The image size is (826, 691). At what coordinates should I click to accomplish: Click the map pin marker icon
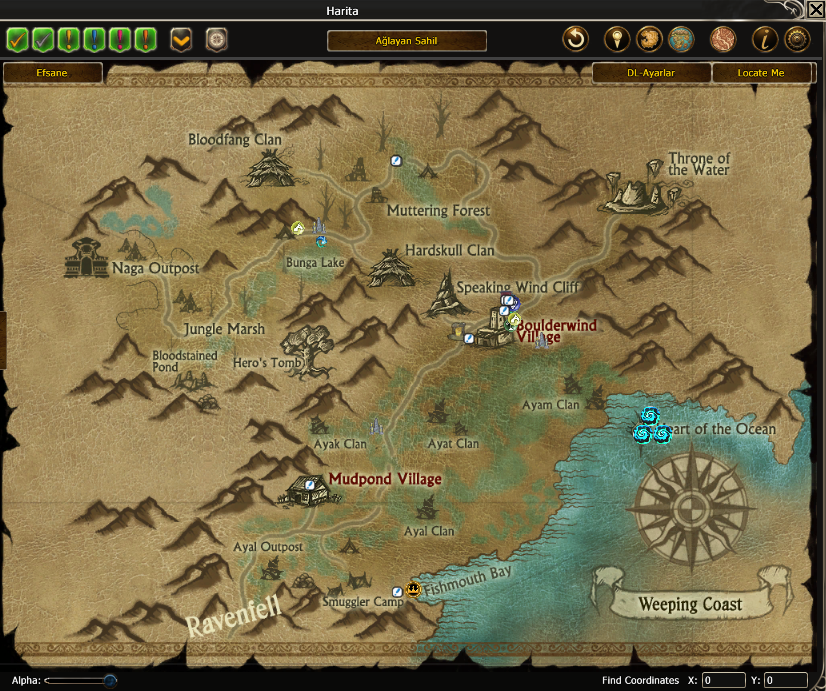point(618,40)
